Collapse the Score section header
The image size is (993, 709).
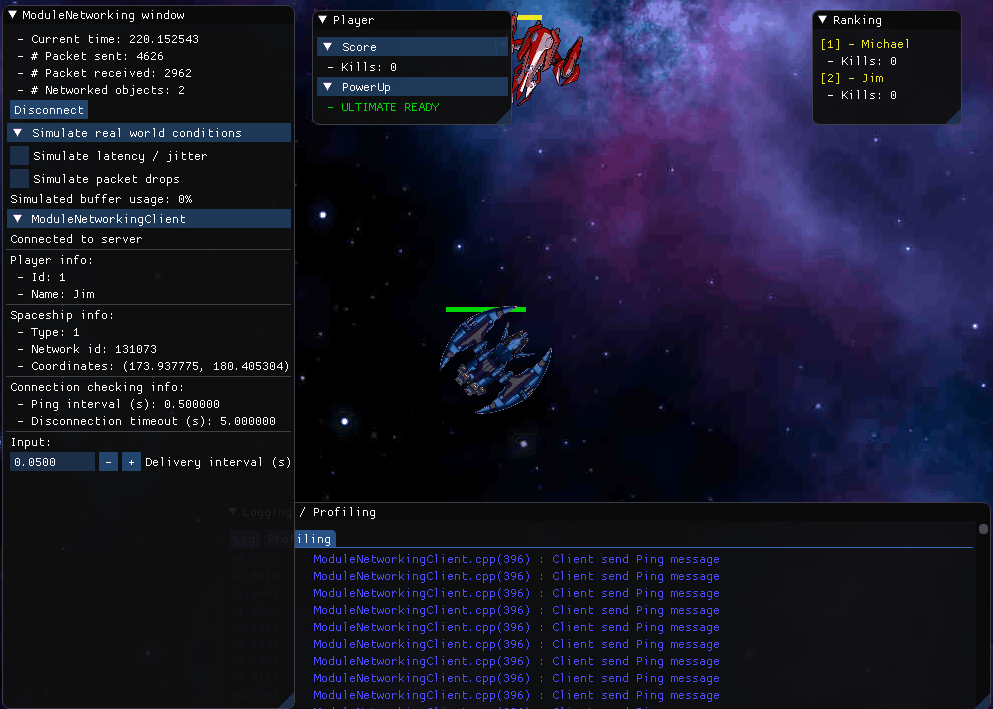[328, 47]
